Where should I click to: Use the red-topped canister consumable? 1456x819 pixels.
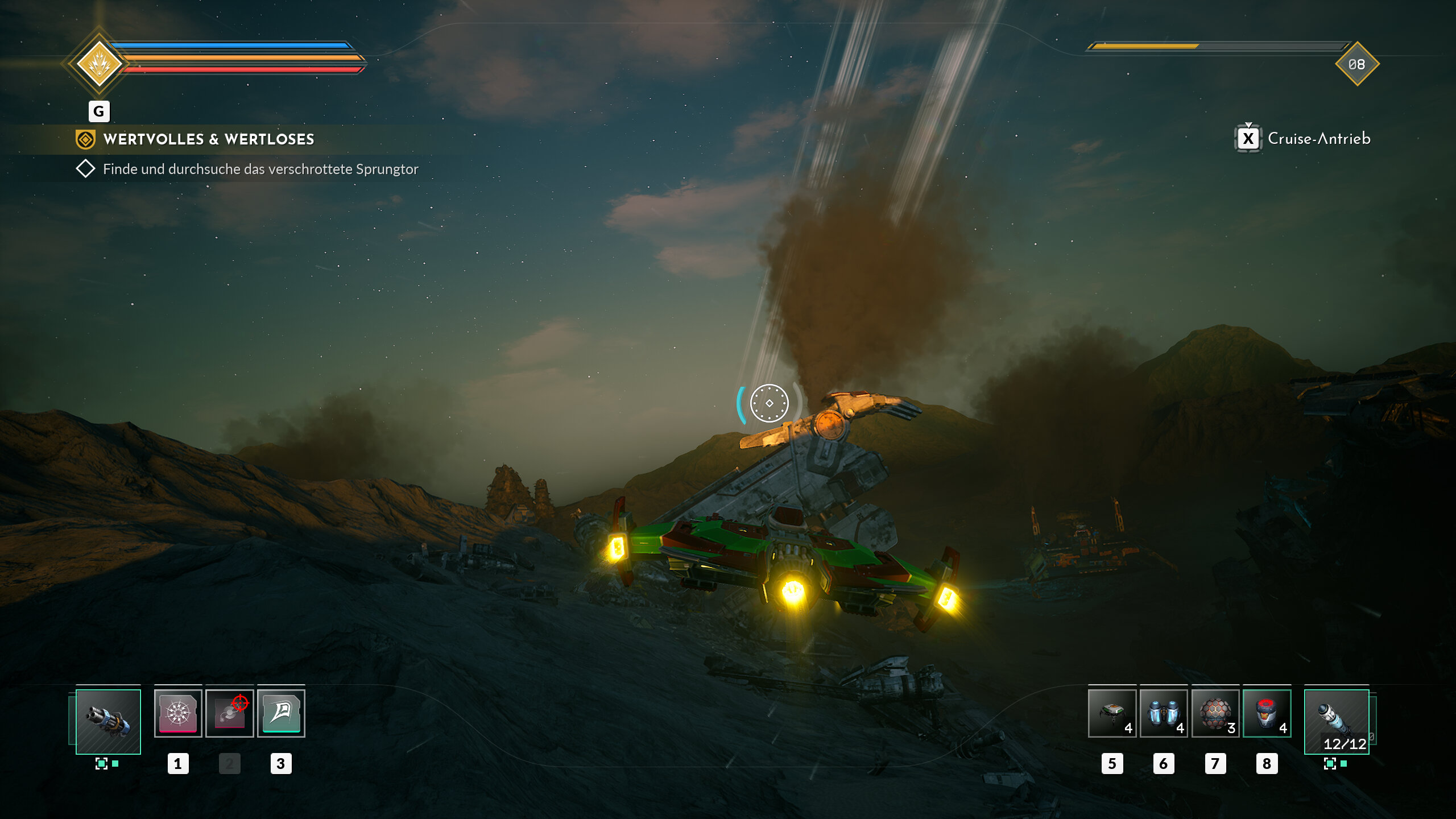coord(1267,713)
